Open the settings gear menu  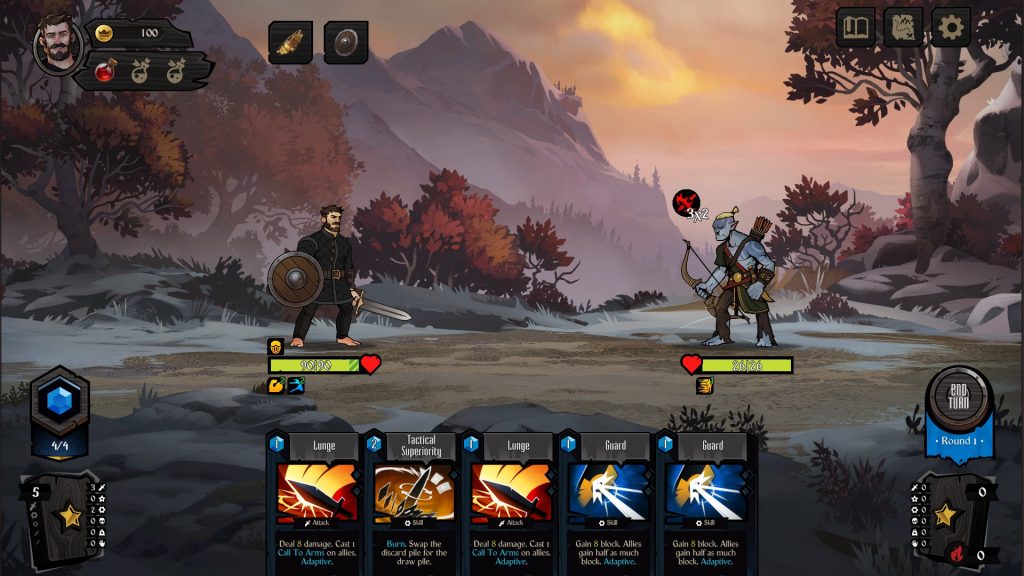coord(950,28)
